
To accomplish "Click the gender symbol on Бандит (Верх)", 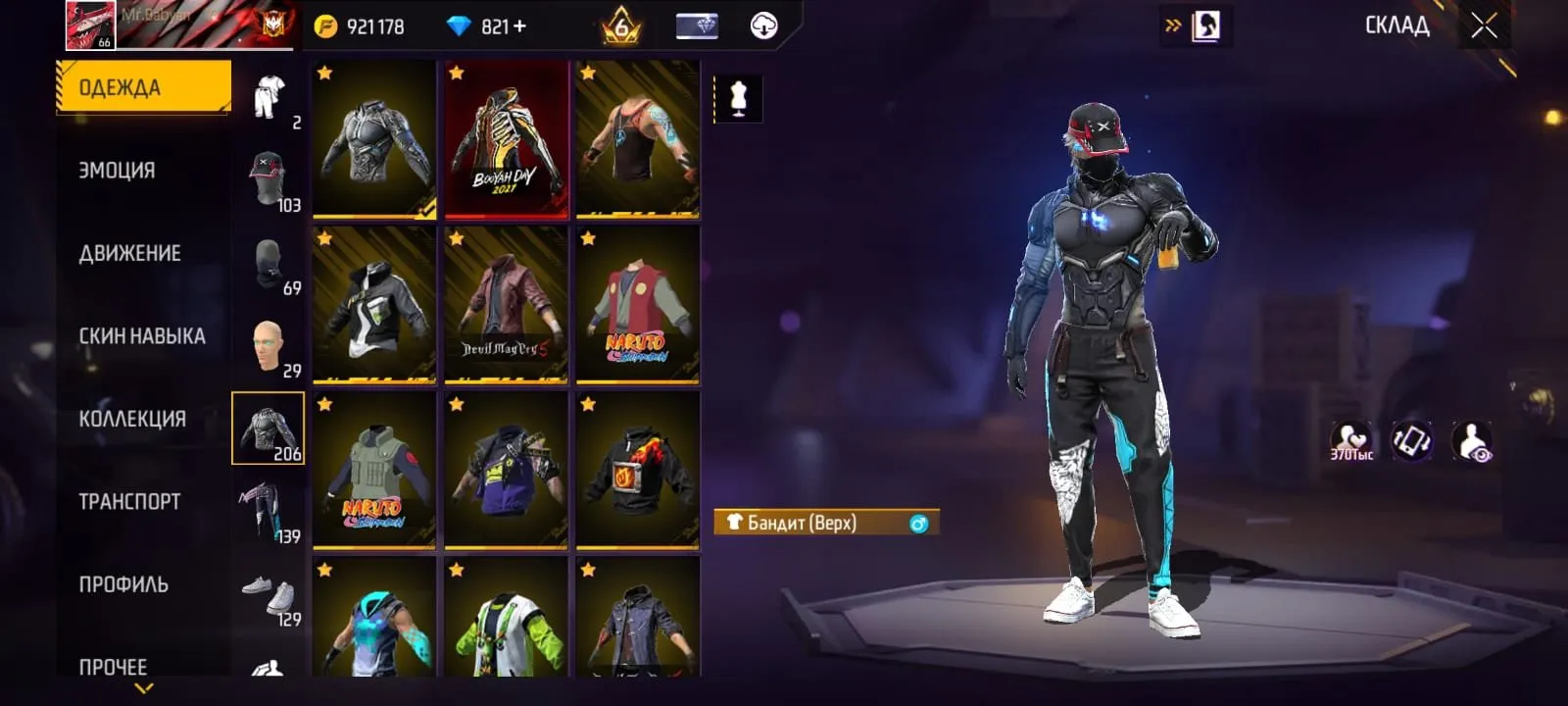I will 919,522.
